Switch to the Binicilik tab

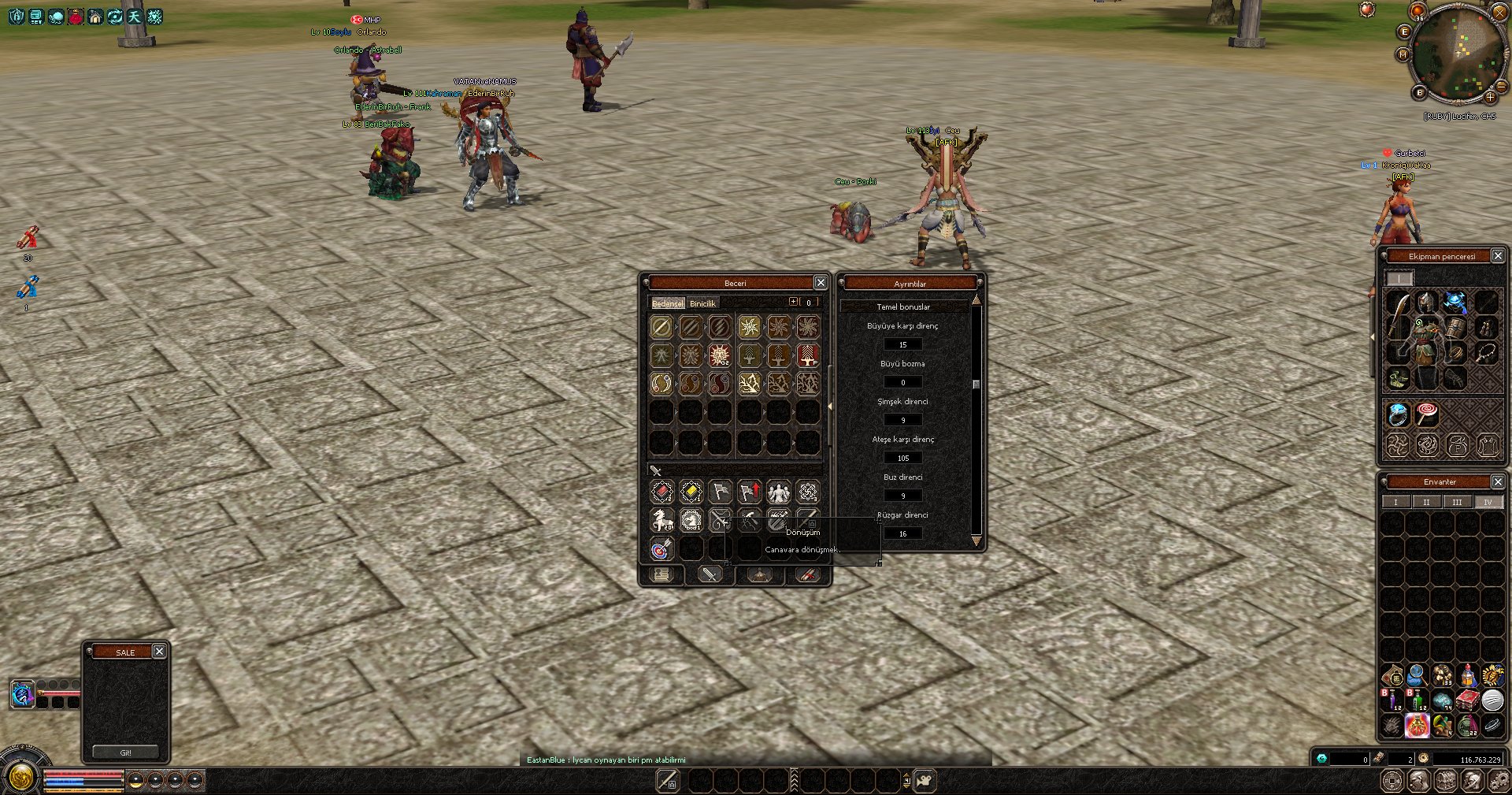pos(702,303)
